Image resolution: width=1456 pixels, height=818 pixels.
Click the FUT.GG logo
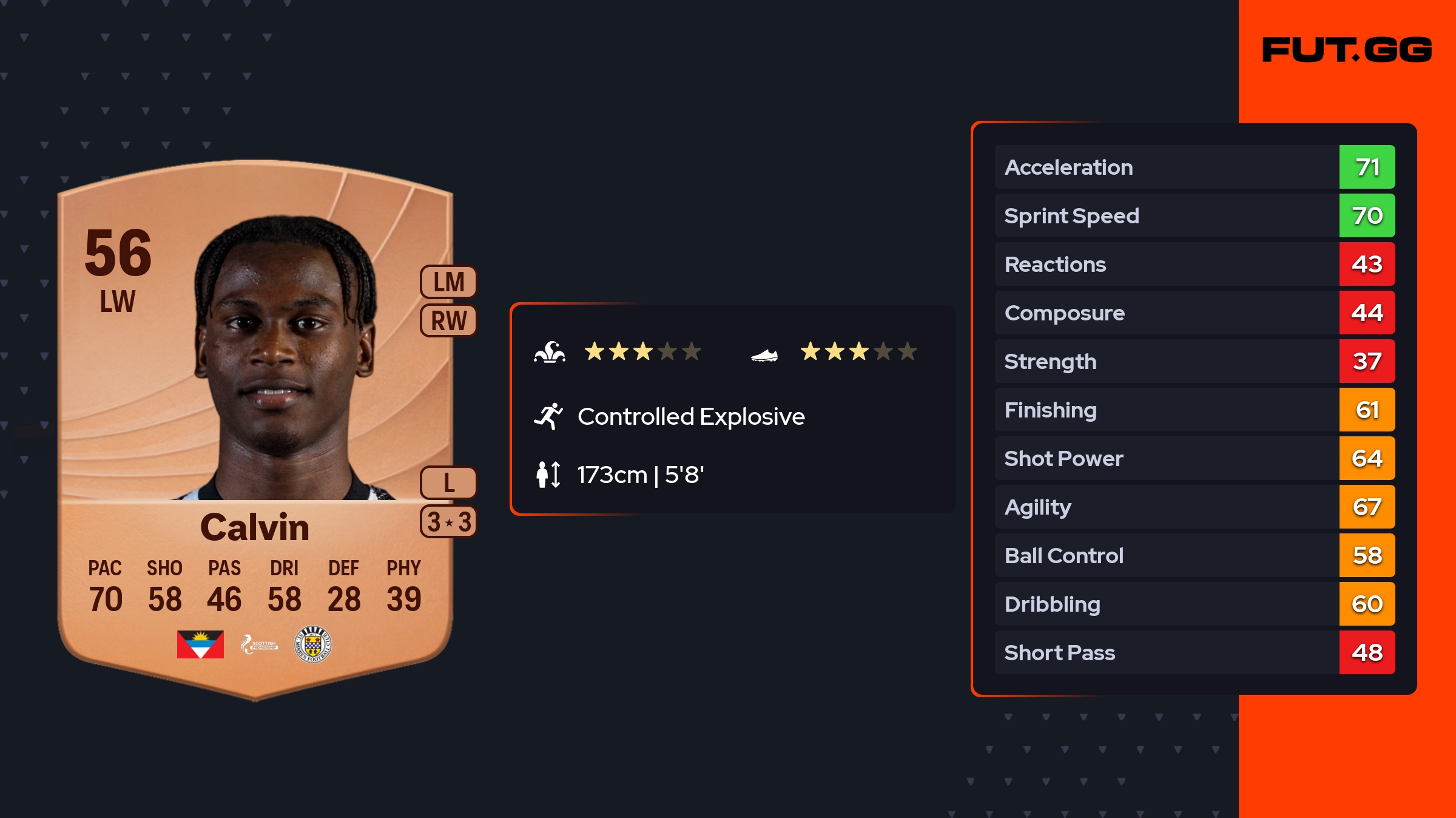[x=1347, y=50]
